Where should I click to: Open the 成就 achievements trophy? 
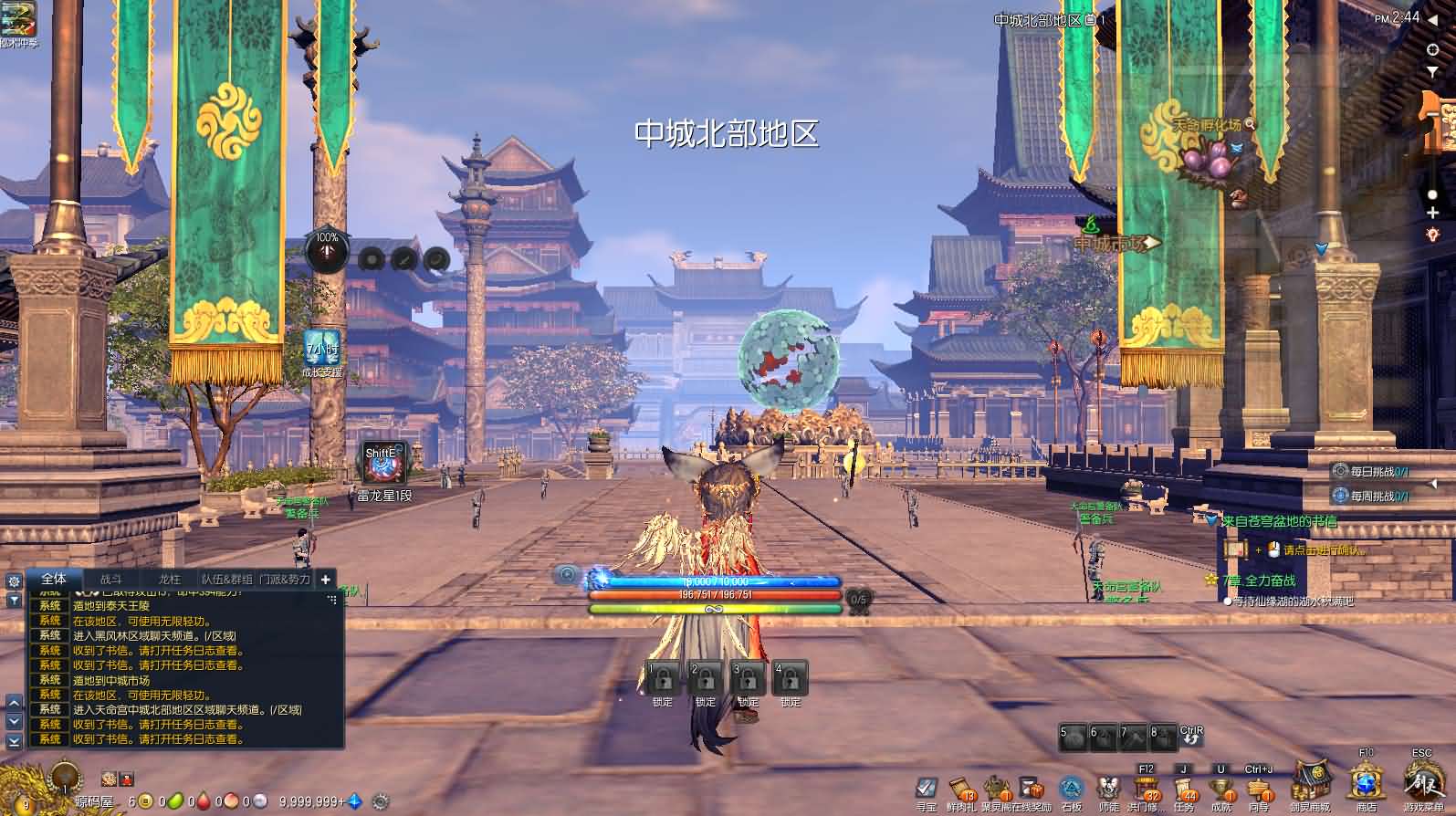pos(1221,789)
